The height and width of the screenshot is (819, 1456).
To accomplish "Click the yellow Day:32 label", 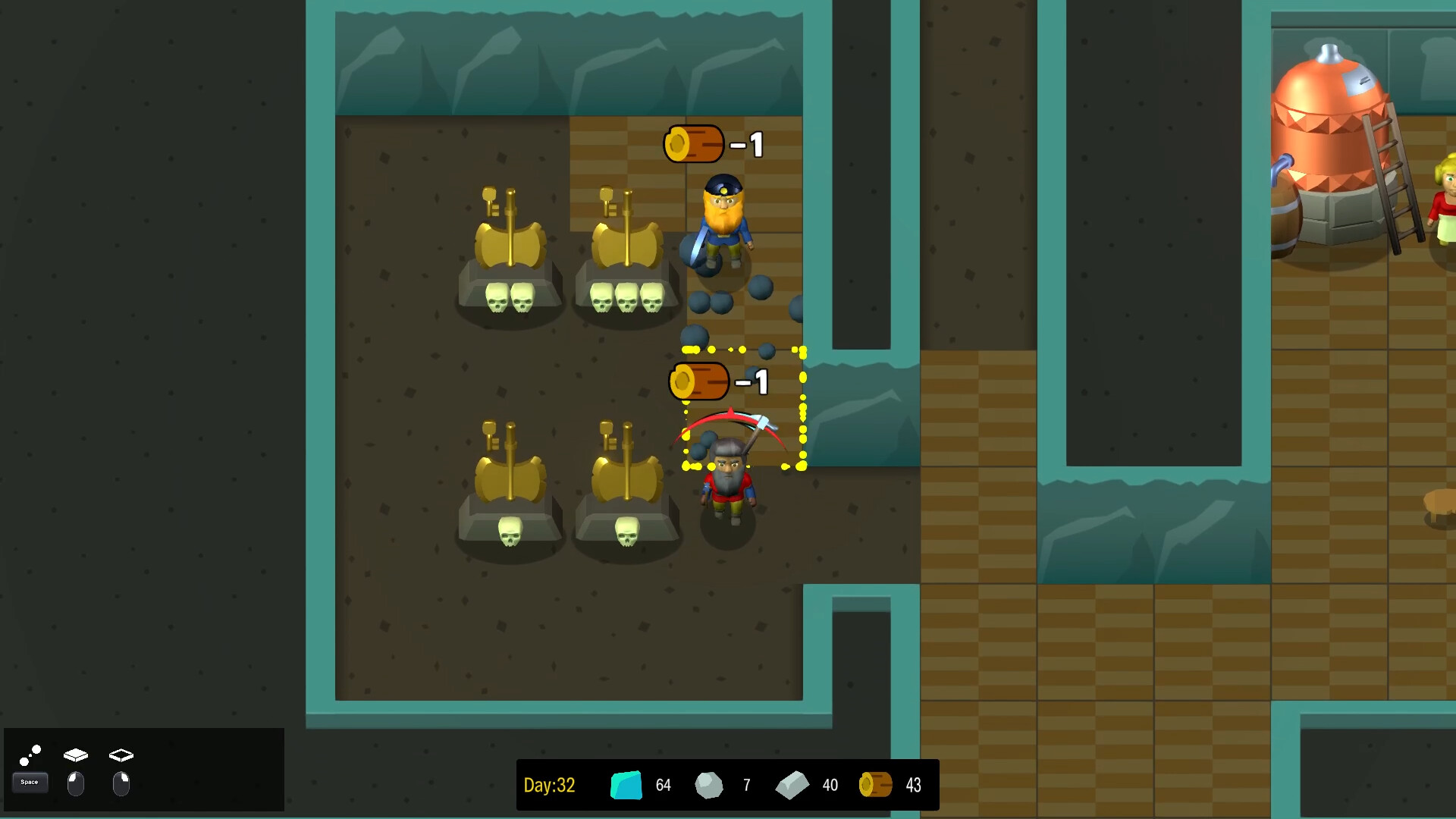I will tap(550, 785).
